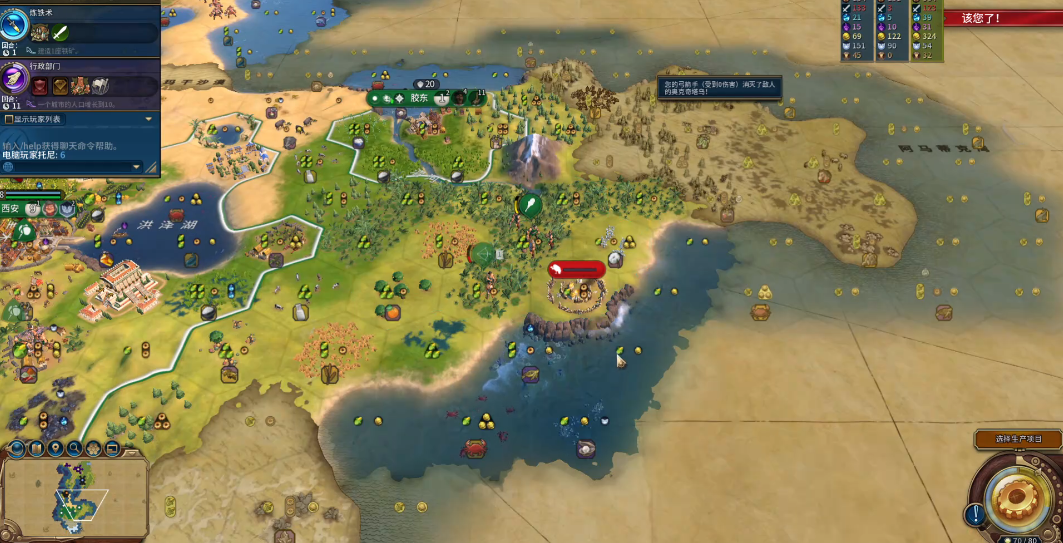Click the chat text input field

pos(70,166)
